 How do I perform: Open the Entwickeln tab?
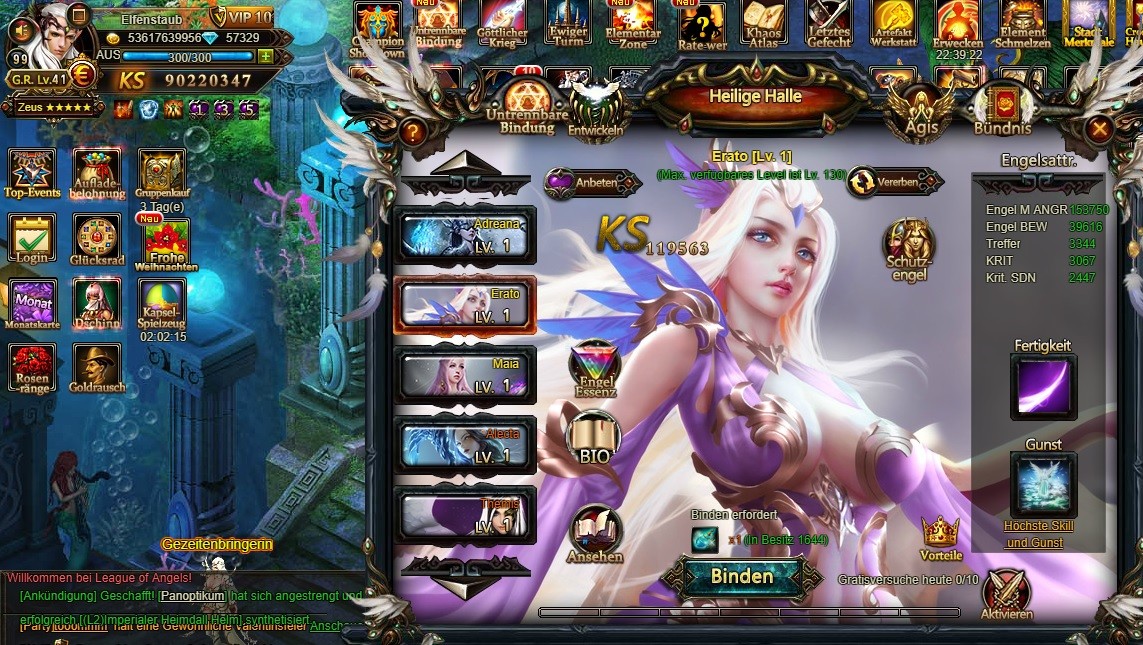[x=596, y=109]
